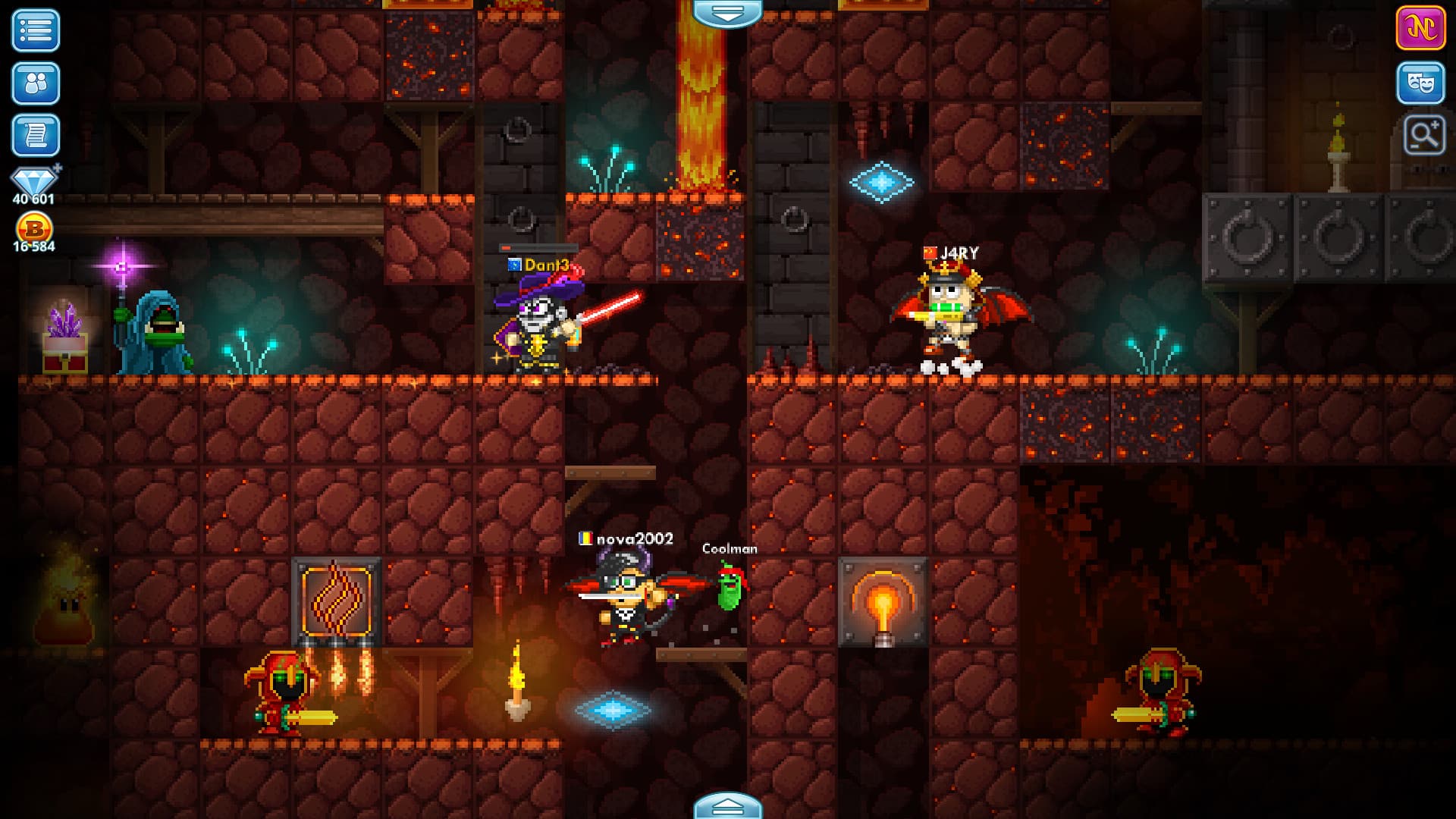Expand the top drop-down arrow panel
Viewport: 1456px width, 819px height.
pos(727,13)
